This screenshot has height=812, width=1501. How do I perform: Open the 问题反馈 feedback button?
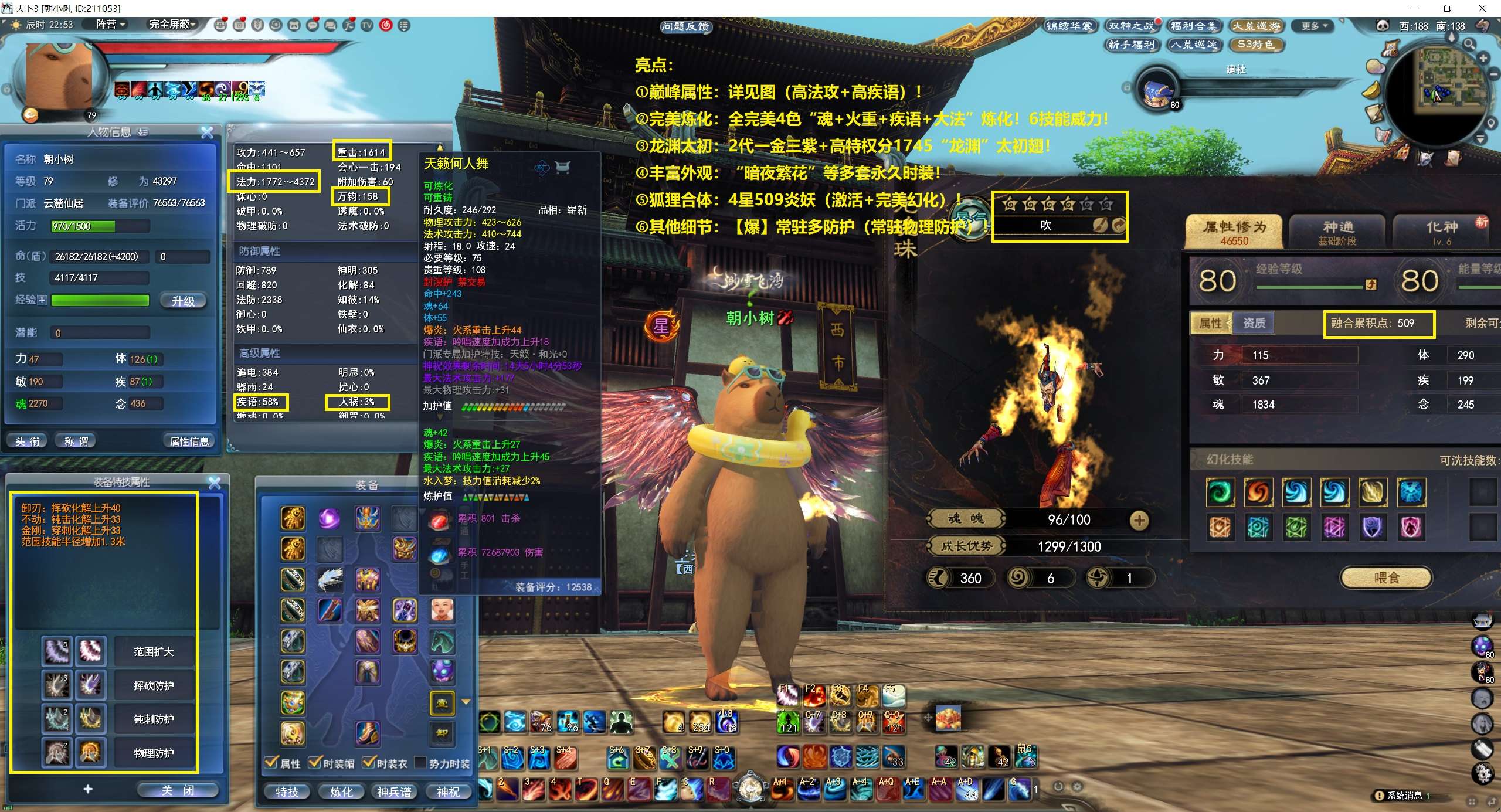click(x=685, y=26)
